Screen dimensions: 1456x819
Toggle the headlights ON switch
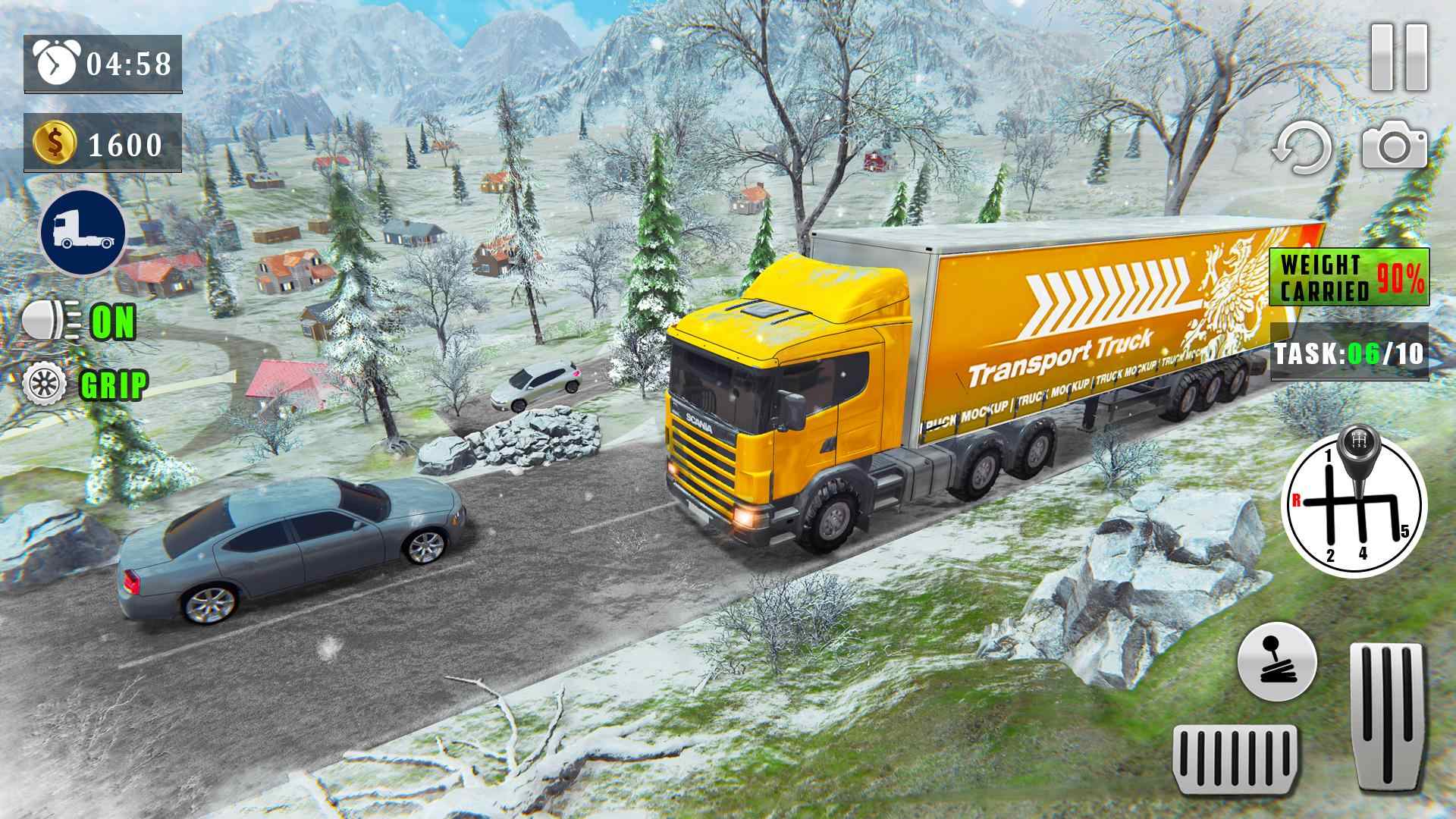click(x=79, y=322)
